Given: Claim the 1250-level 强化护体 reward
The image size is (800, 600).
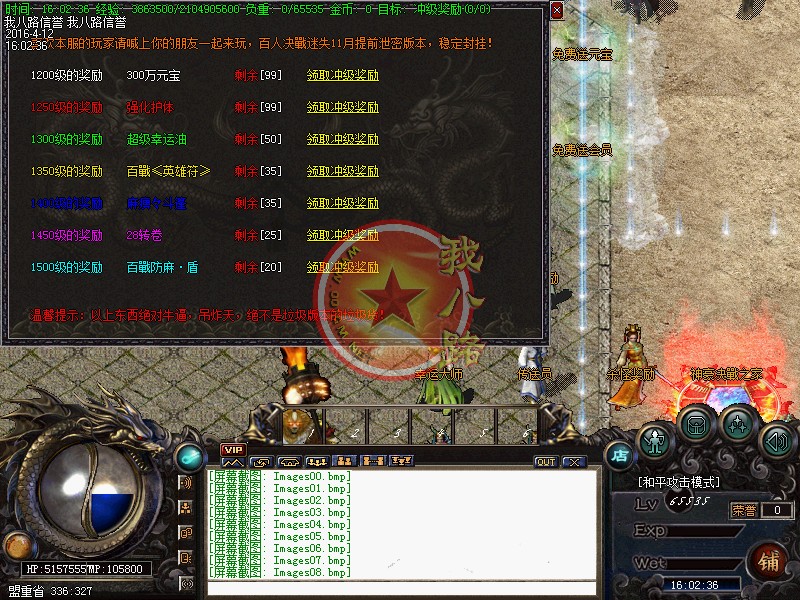Looking at the screenshot, I should 342,108.
